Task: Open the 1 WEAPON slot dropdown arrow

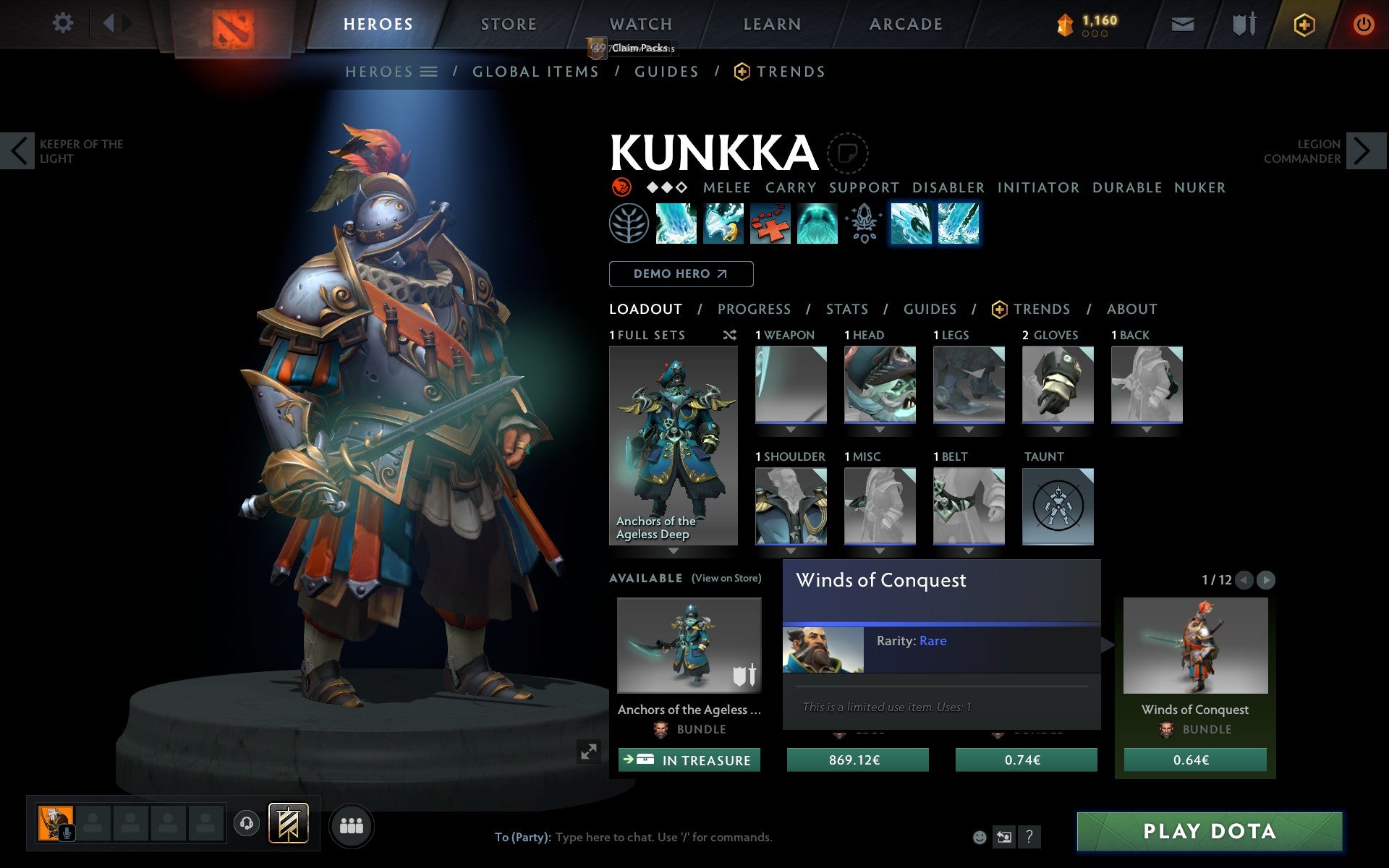Action: 791,429
